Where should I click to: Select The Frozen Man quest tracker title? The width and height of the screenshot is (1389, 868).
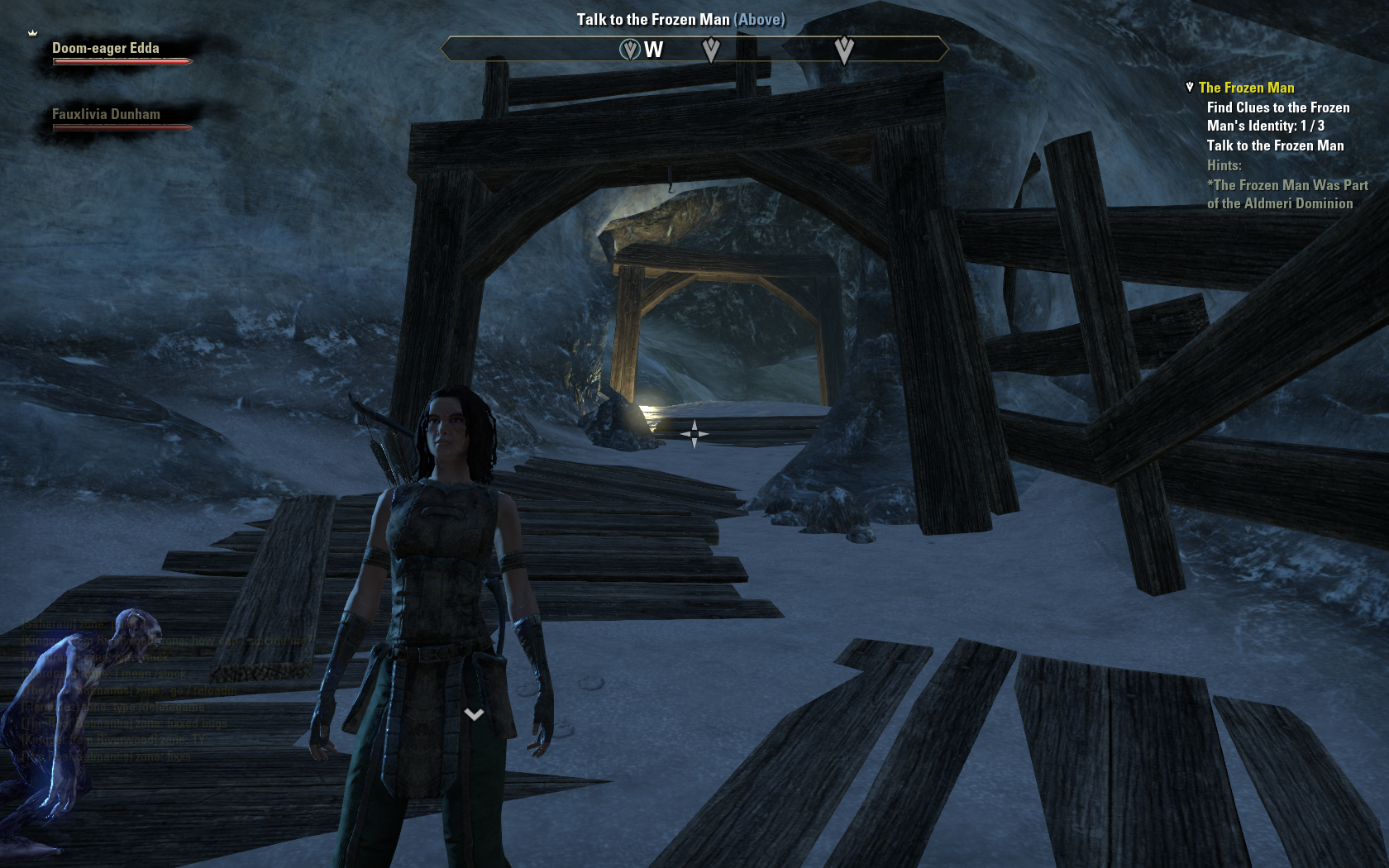1246,88
